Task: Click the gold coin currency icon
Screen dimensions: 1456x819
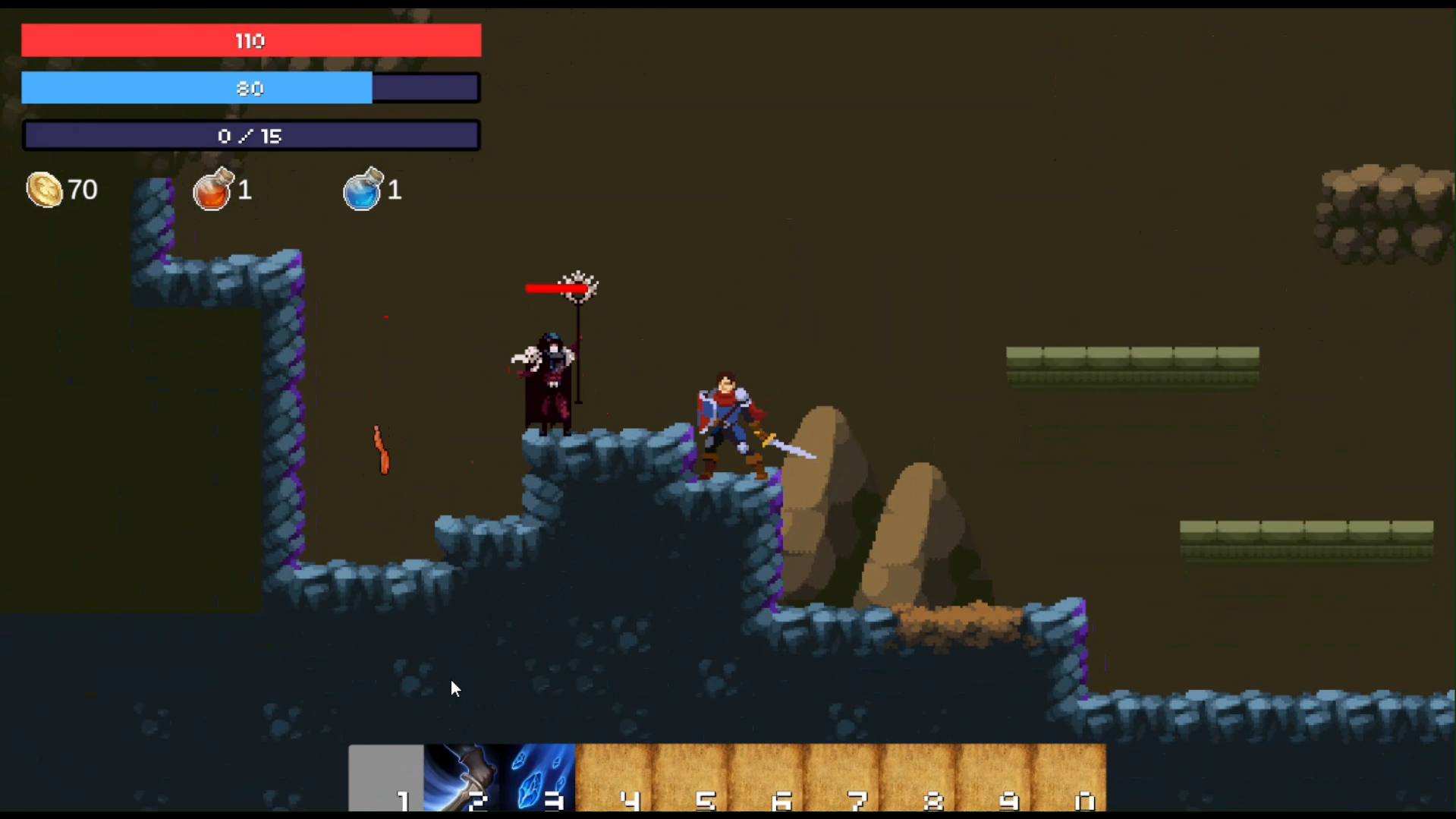Action: pyautogui.click(x=43, y=189)
